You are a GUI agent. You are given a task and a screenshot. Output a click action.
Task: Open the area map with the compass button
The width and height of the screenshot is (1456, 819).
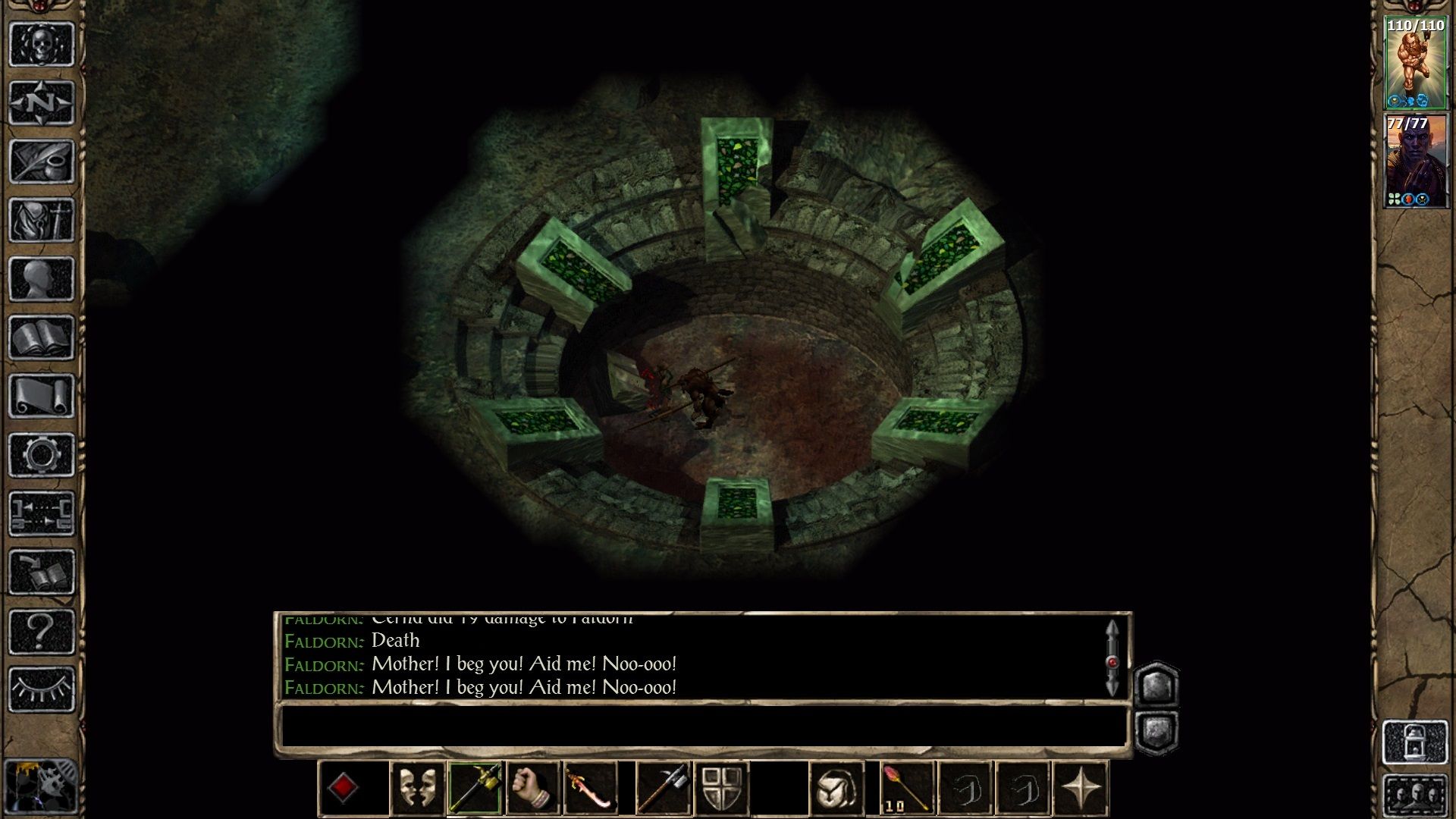pyautogui.click(x=42, y=102)
